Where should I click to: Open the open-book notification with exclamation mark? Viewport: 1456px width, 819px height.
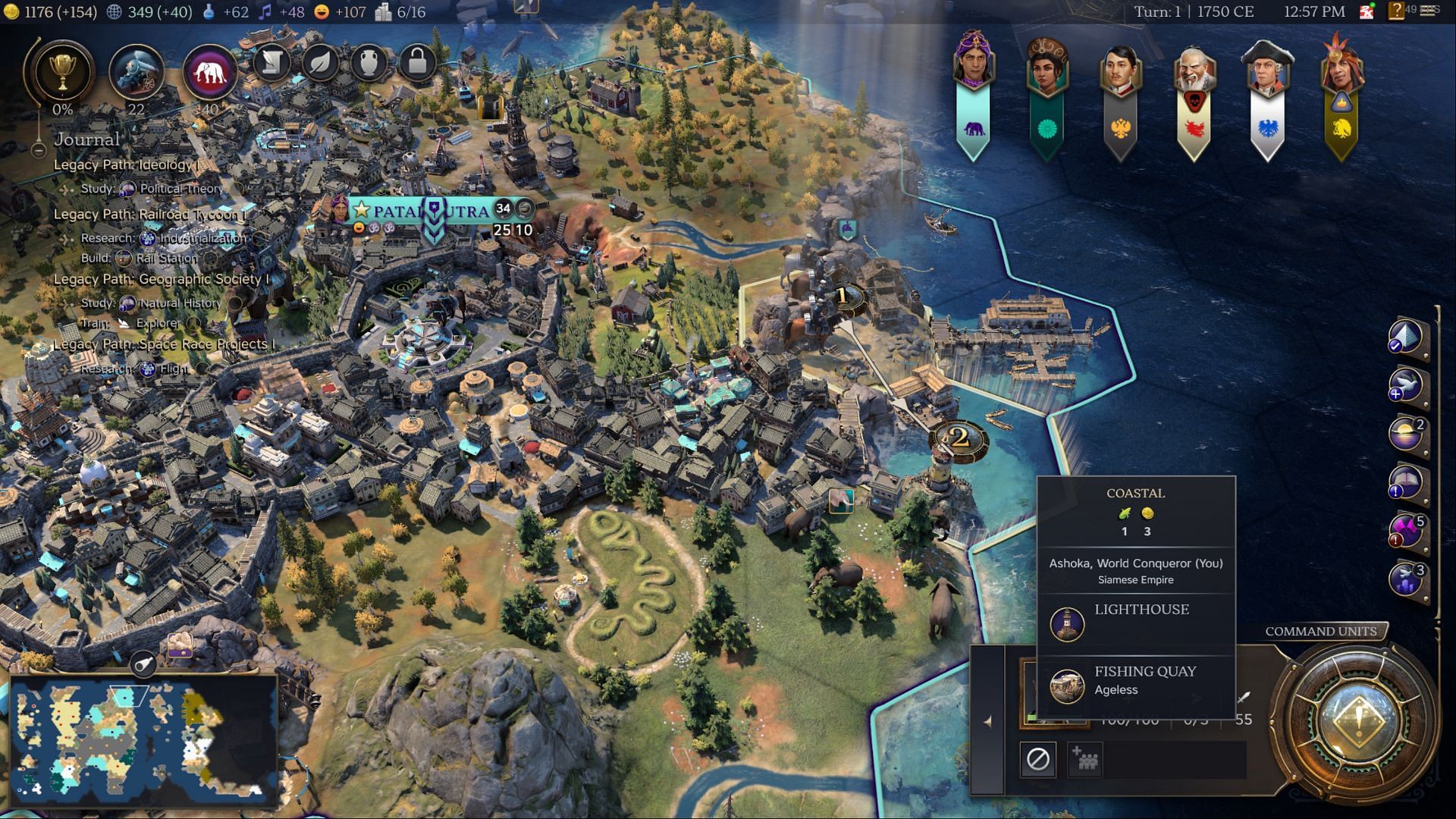(1404, 482)
